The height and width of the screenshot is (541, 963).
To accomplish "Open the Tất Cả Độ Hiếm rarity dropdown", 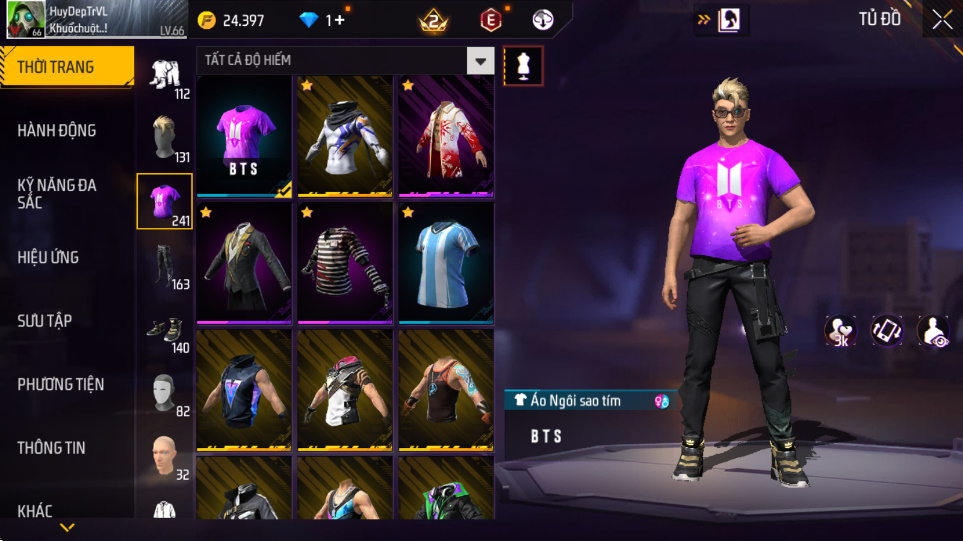I will (x=481, y=61).
